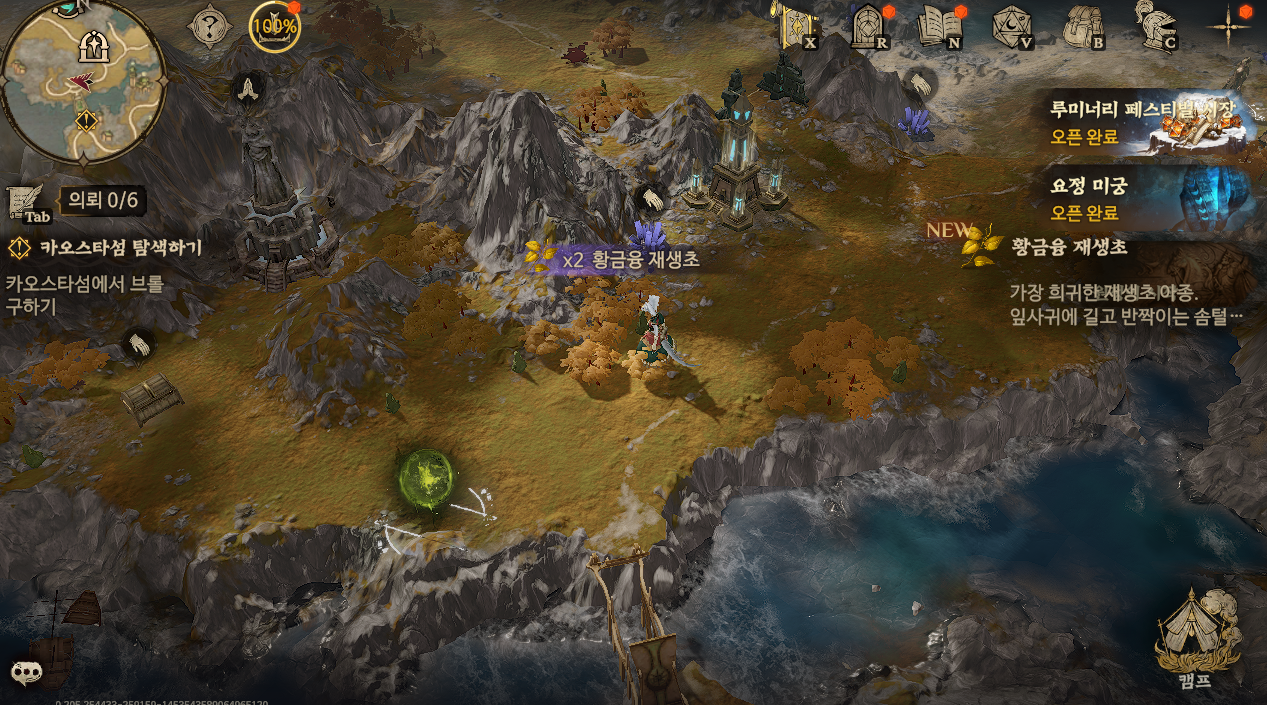
Task: Click the 캠프 camp tent button
Action: tap(1195, 635)
